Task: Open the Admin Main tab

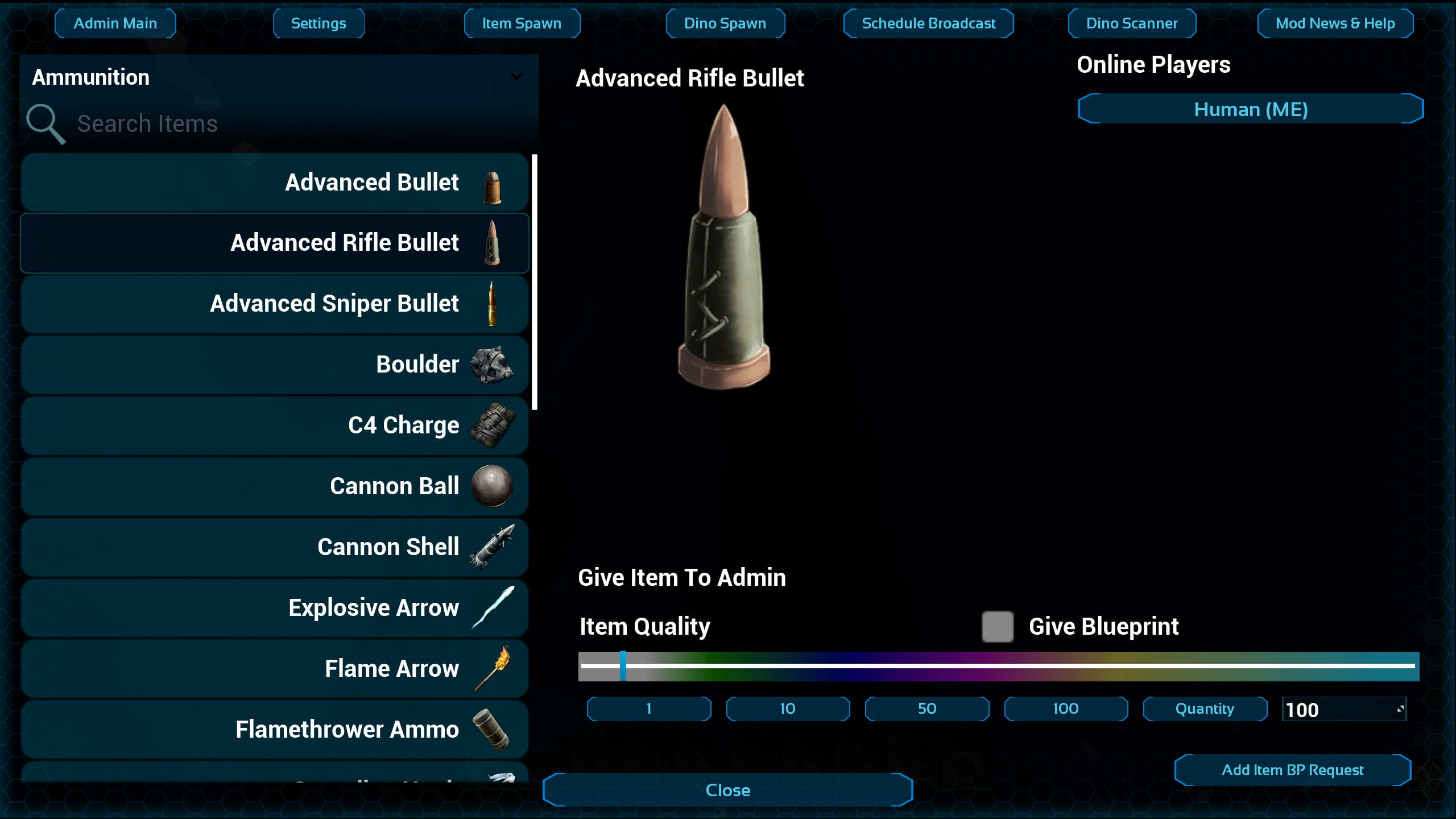Action: tap(115, 23)
